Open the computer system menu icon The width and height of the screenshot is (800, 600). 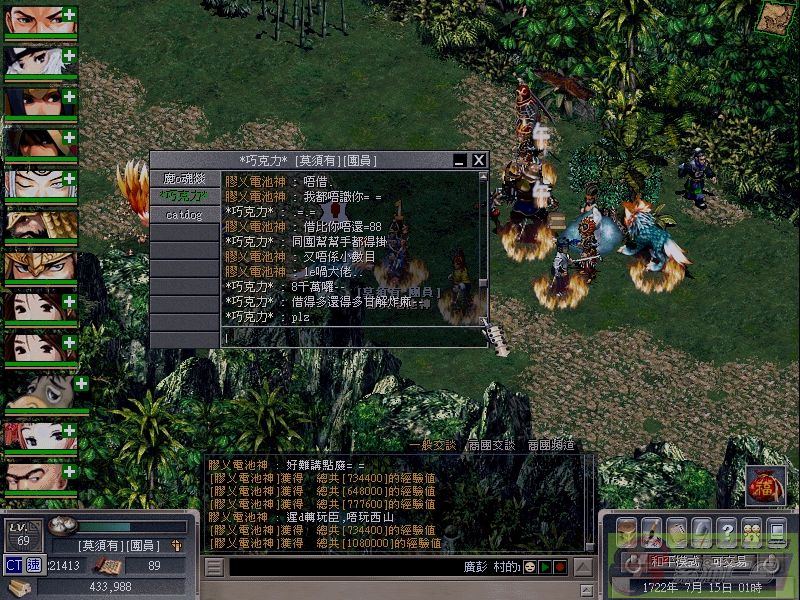775,530
